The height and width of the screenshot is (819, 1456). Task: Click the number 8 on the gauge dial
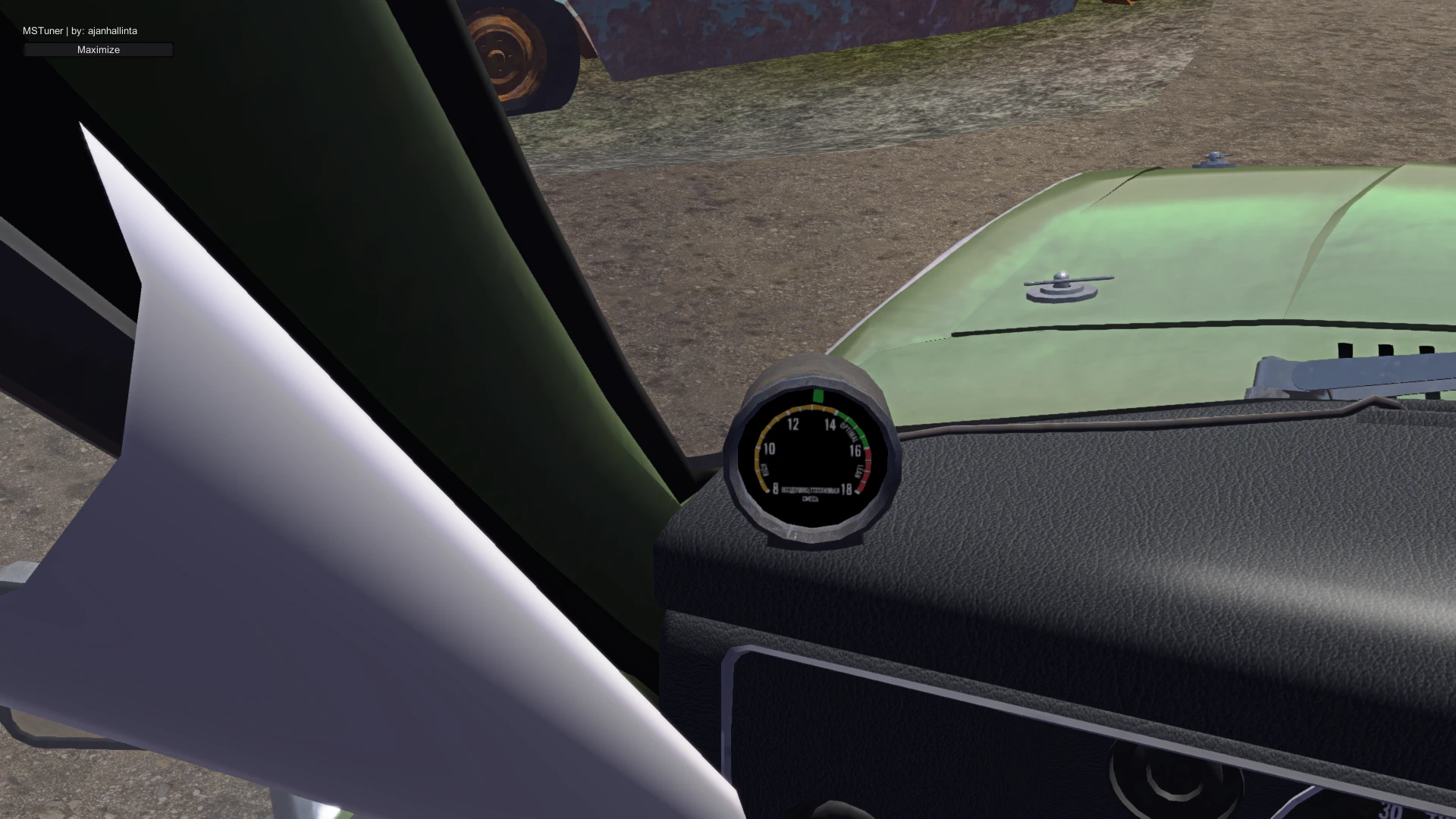tap(776, 488)
